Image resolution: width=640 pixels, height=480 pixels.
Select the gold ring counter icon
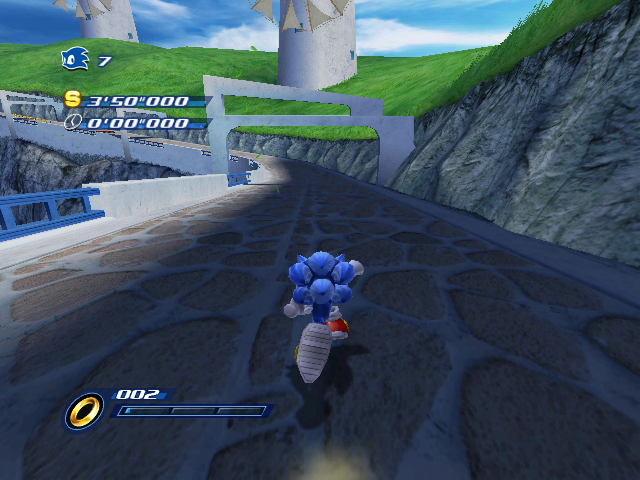[85, 410]
